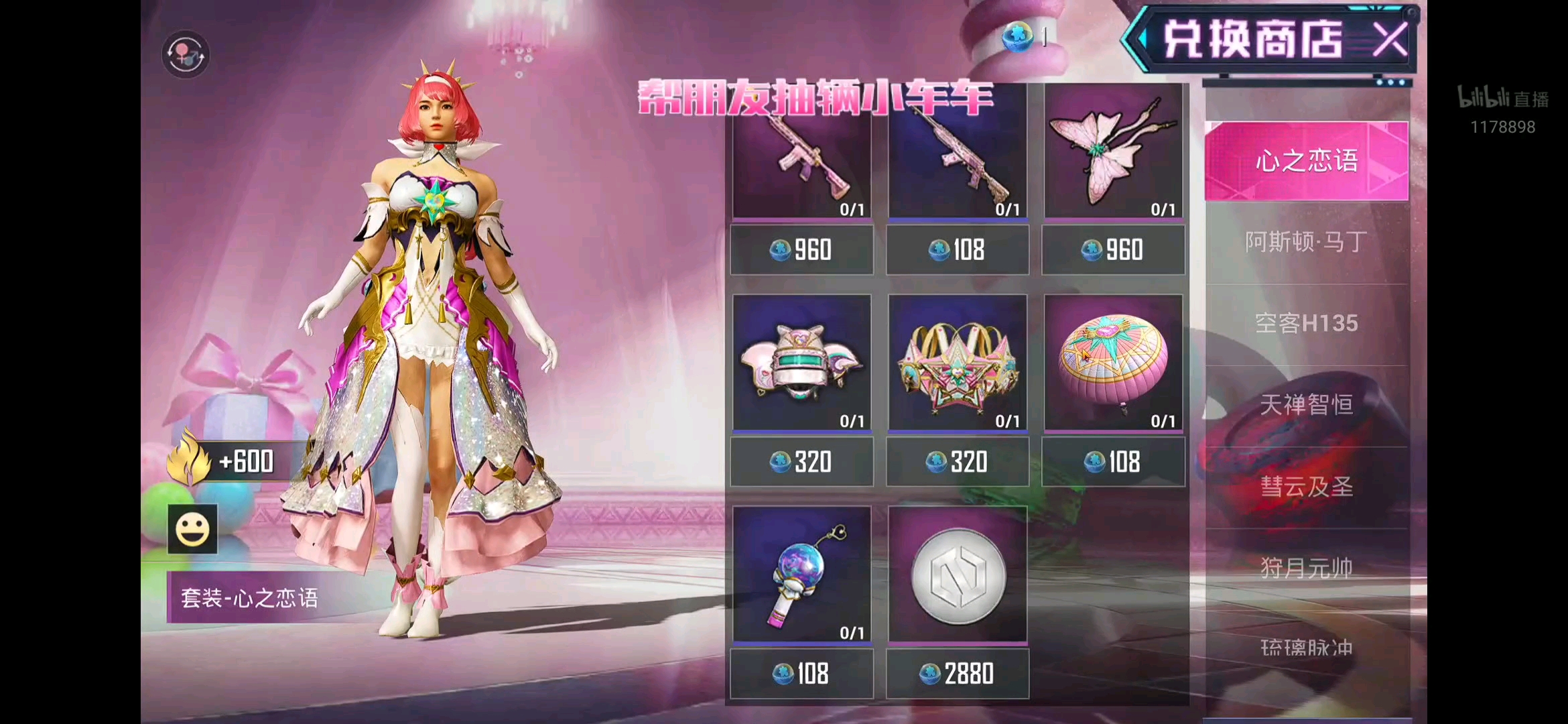
Task: Choose the silver coin item tile
Action: tap(958, 575)
